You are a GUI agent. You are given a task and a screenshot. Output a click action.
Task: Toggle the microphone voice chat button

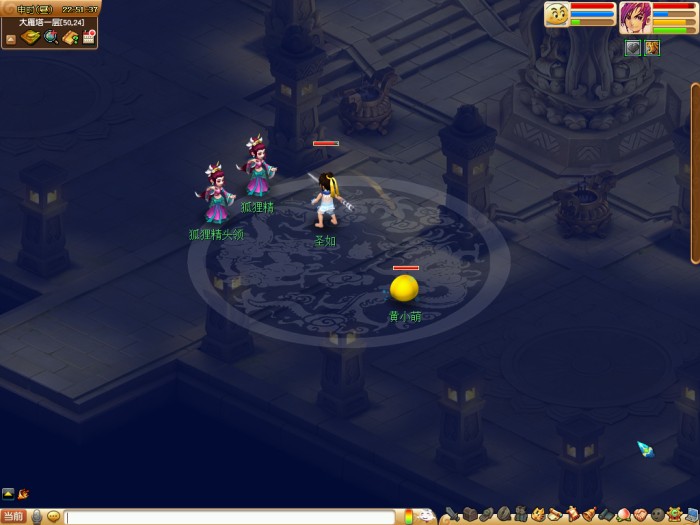click(x=37, y=516)
